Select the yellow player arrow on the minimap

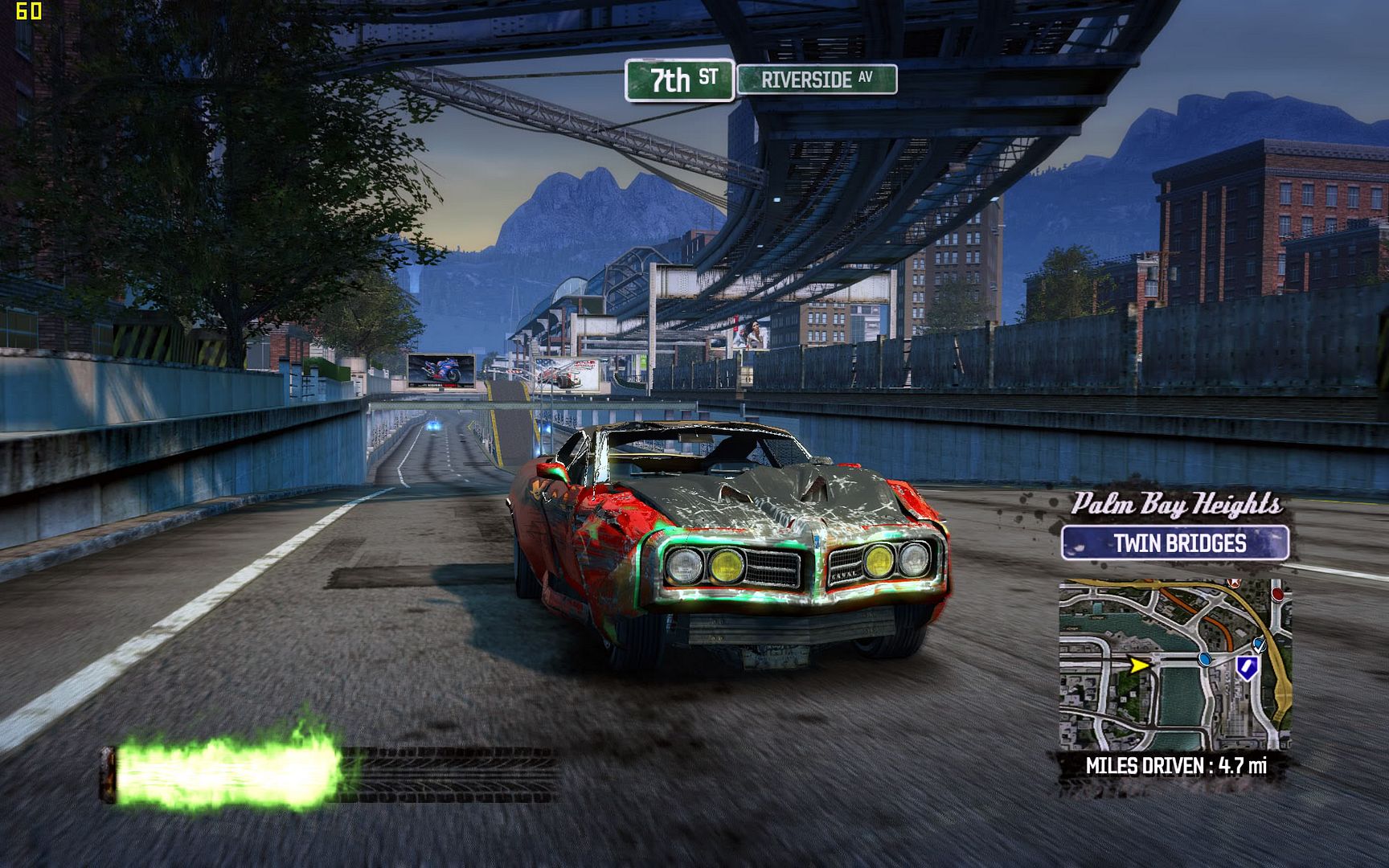click(x=1138, y=665)
